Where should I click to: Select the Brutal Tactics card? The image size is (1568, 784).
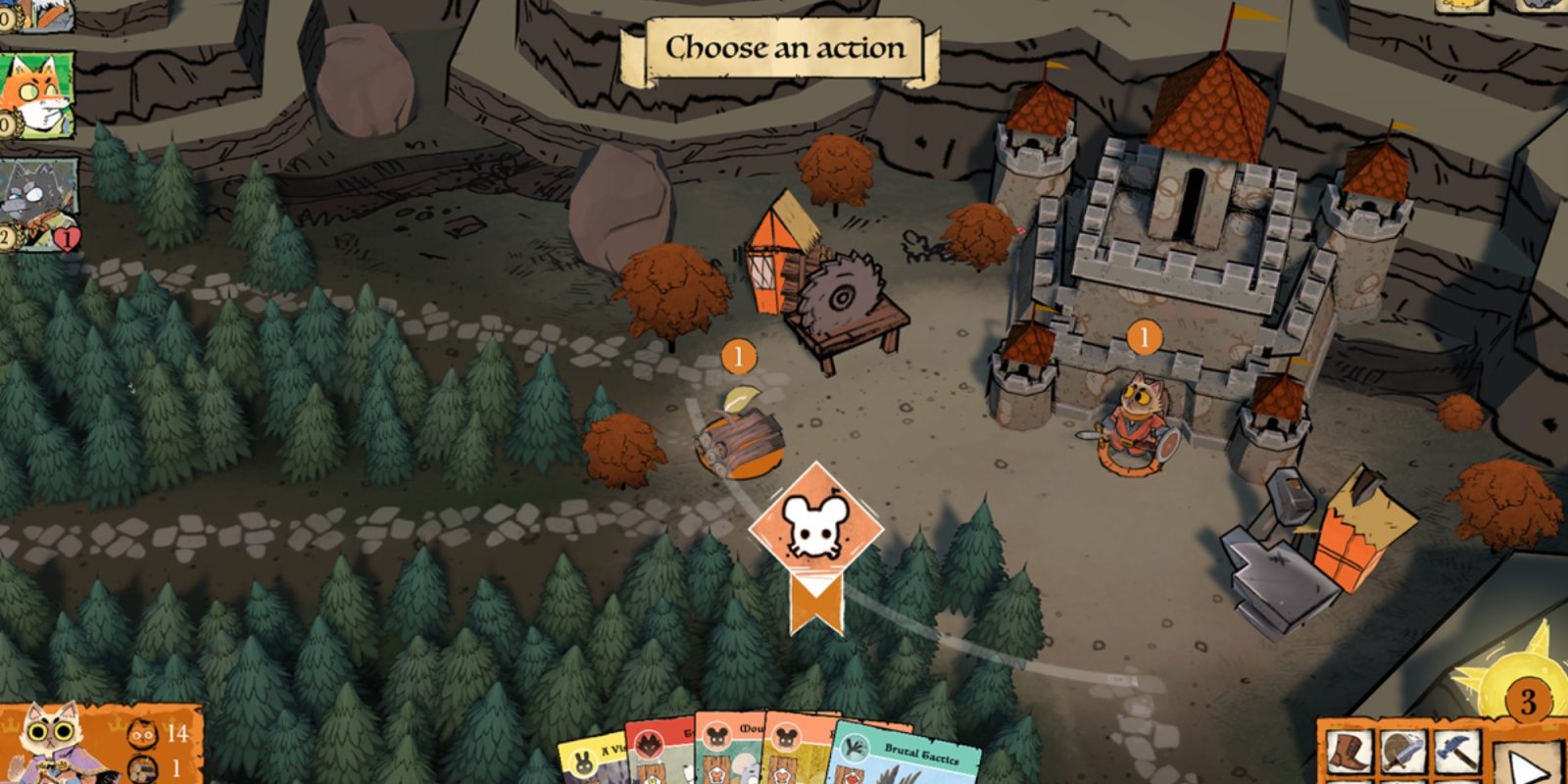pos(909,759)
